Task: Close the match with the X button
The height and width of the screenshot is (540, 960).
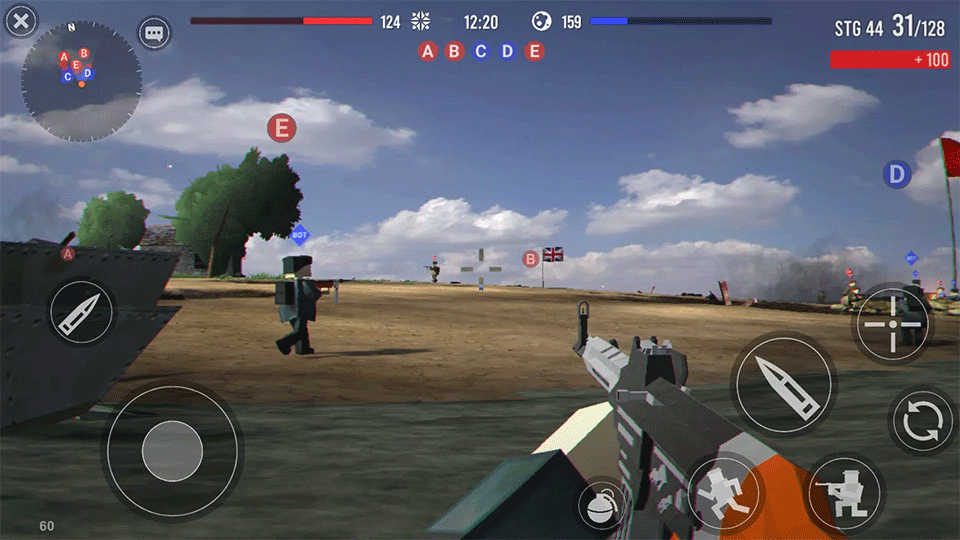Action: click(19, 20)
